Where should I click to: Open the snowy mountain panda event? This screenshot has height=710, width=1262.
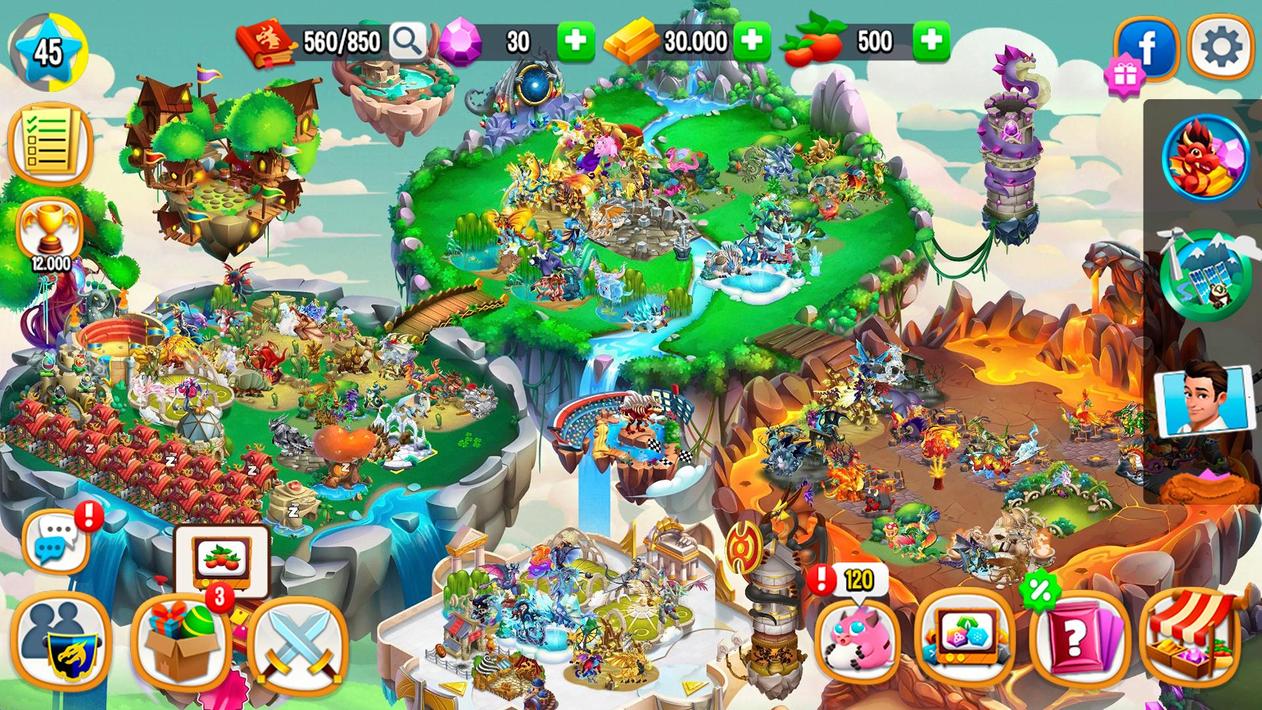(1206, 272)
